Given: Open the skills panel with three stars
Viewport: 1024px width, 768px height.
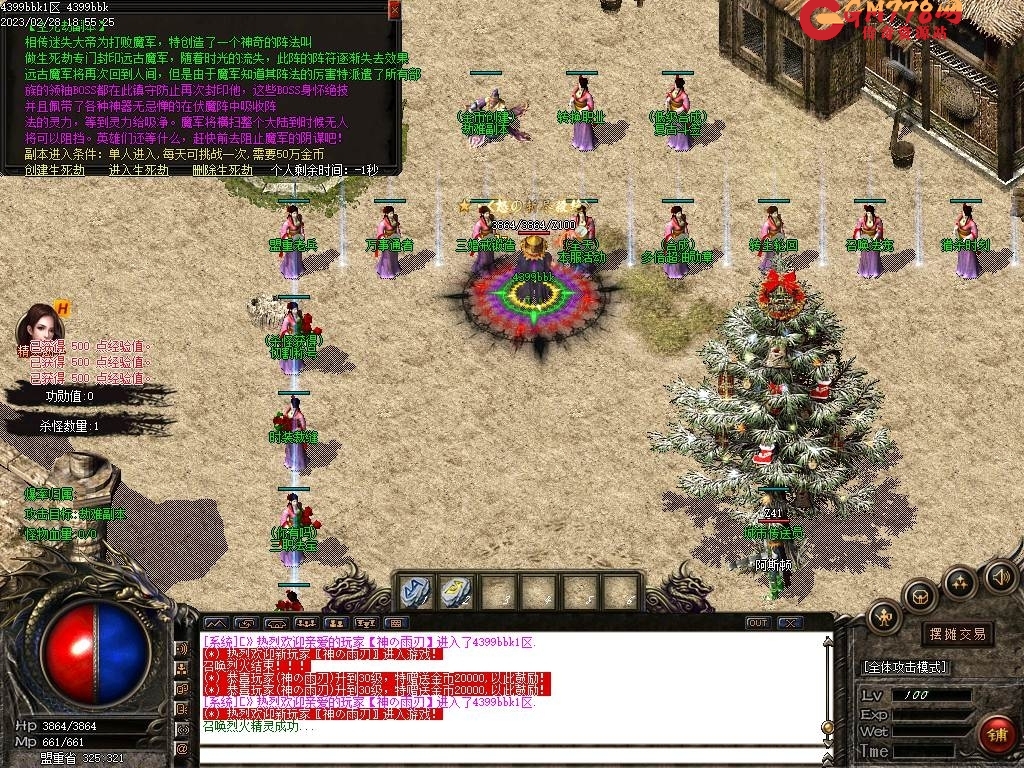Looking at the screenshot, I should (959, 582).
